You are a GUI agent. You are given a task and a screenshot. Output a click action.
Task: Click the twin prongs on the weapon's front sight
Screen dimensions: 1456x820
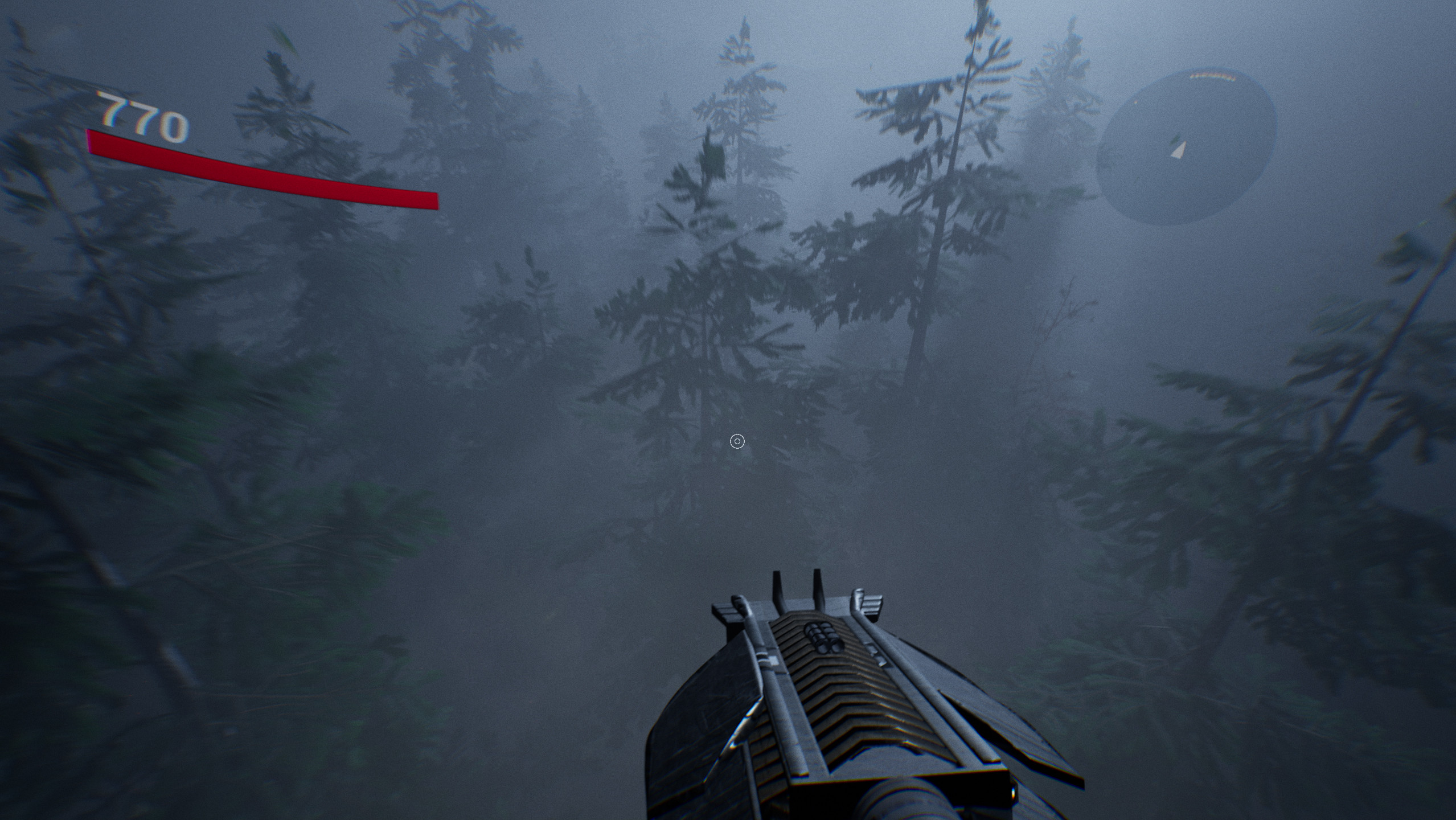pyautogui.click(x=797, y=587)
